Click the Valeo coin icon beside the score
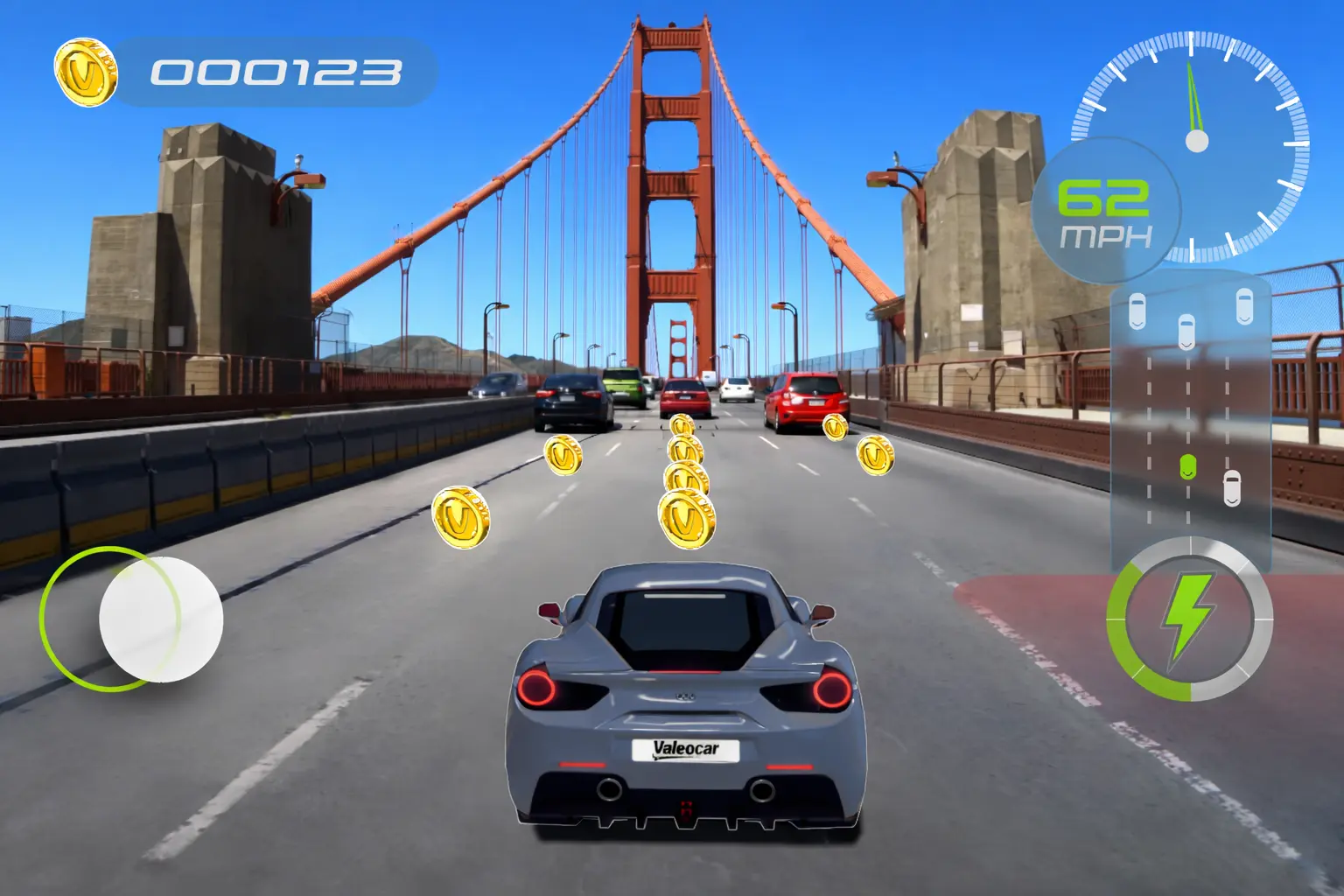The height and width of the screenshot is (896, 1344). click(x=85, y=67)
